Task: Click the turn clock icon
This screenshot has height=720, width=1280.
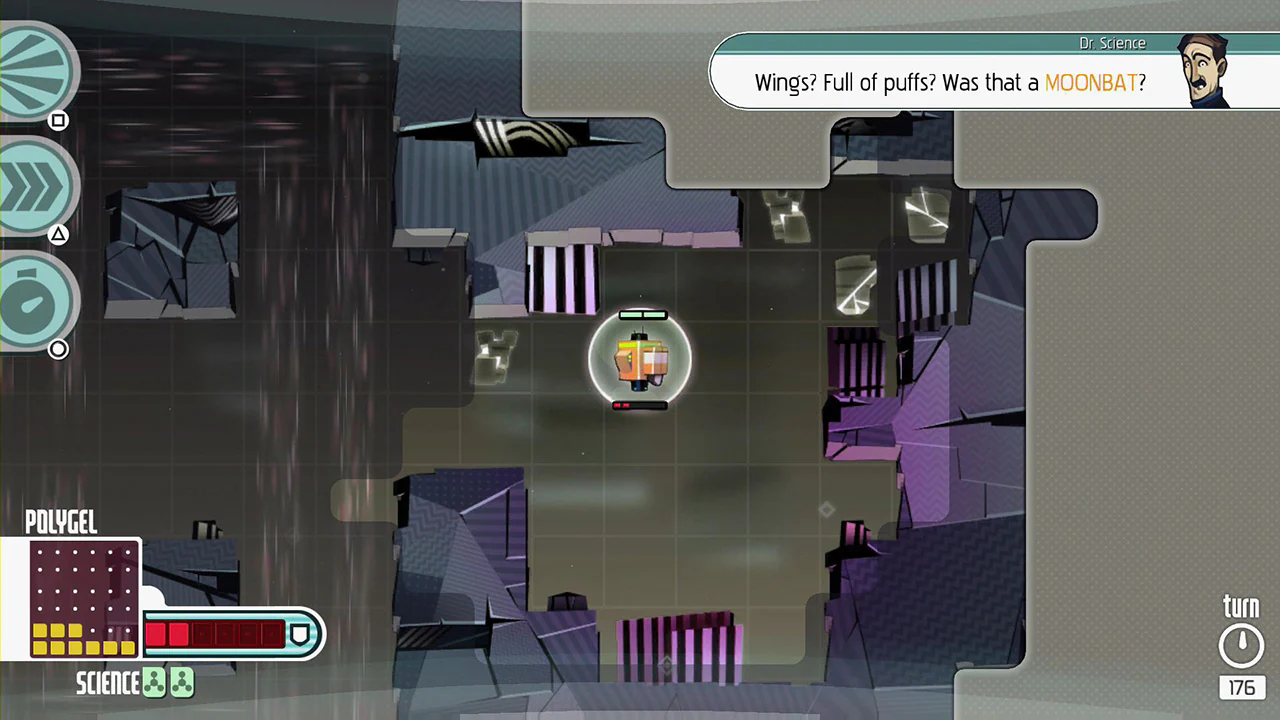Action: click(1241, 644)
